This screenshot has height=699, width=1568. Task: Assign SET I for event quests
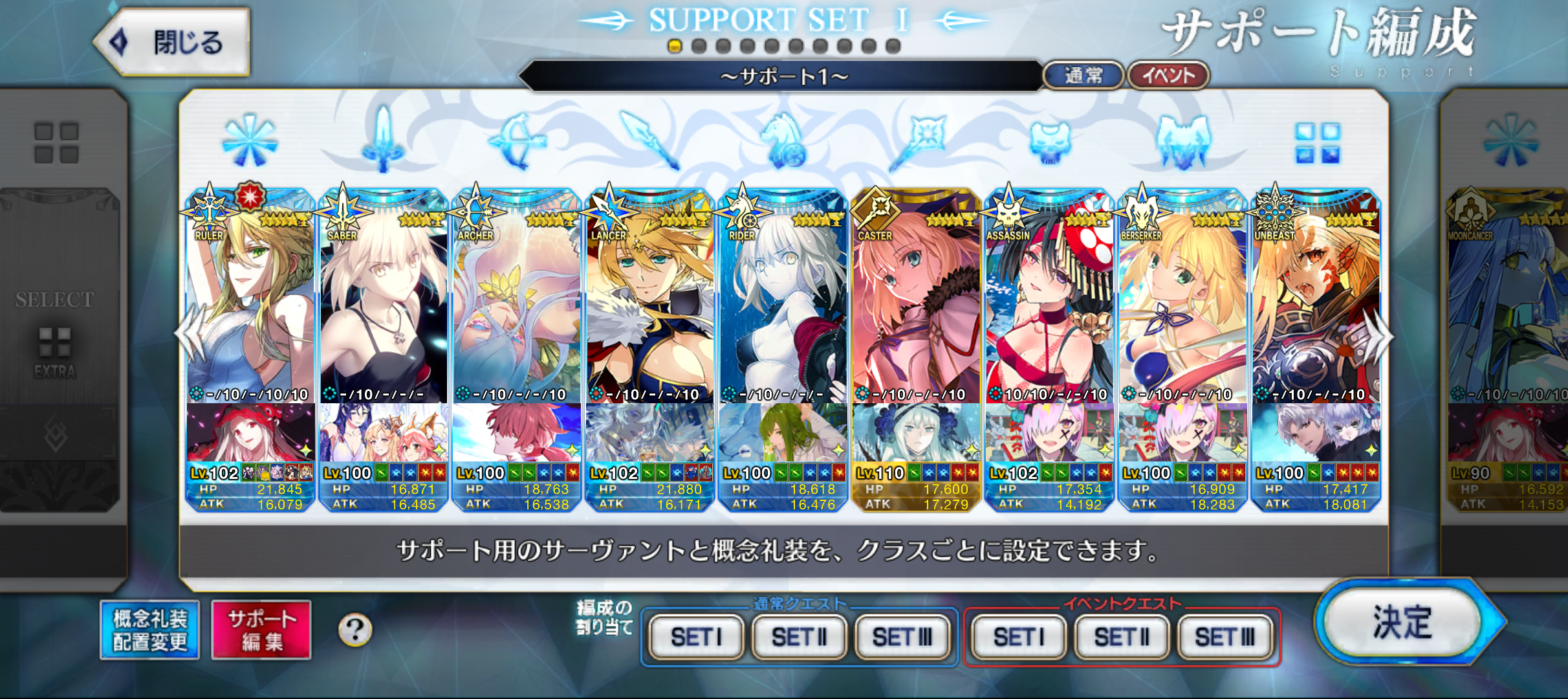[x=1018, y=637]
